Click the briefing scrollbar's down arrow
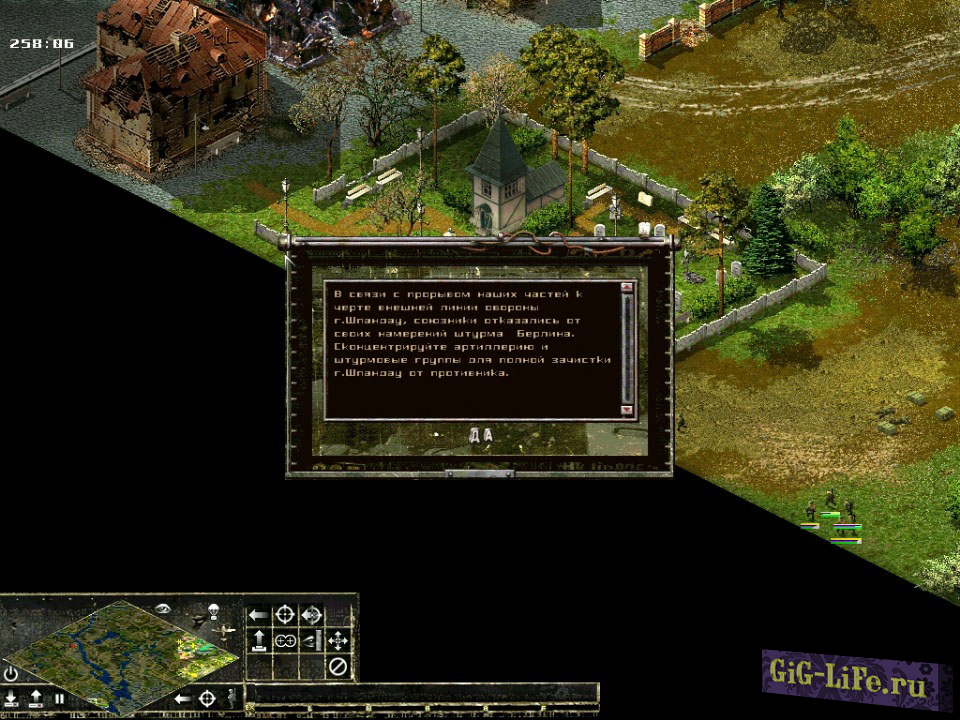Viewport: 960px width, 720px height. pos(627,410)
